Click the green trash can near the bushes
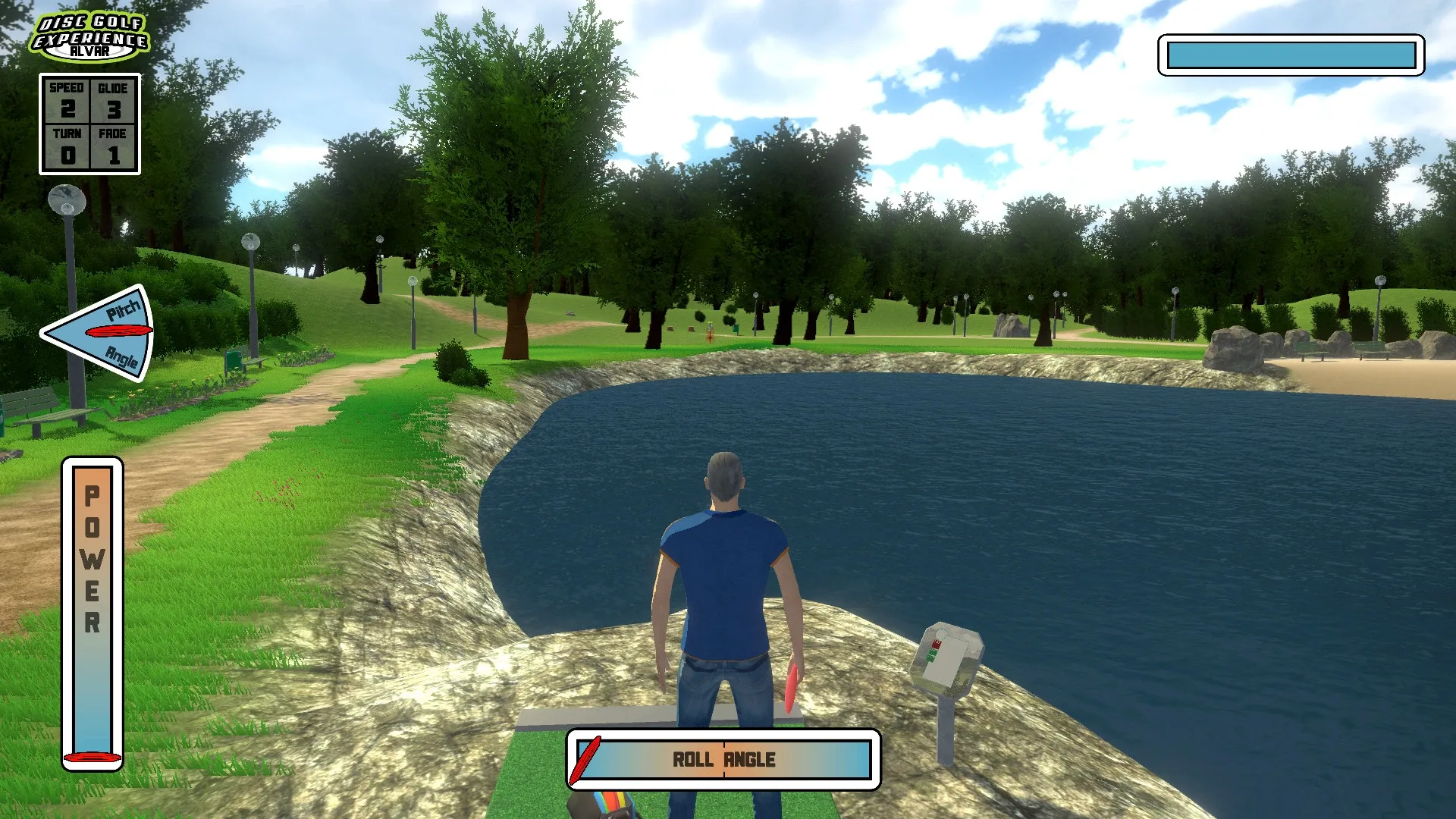 coord(234,359)
